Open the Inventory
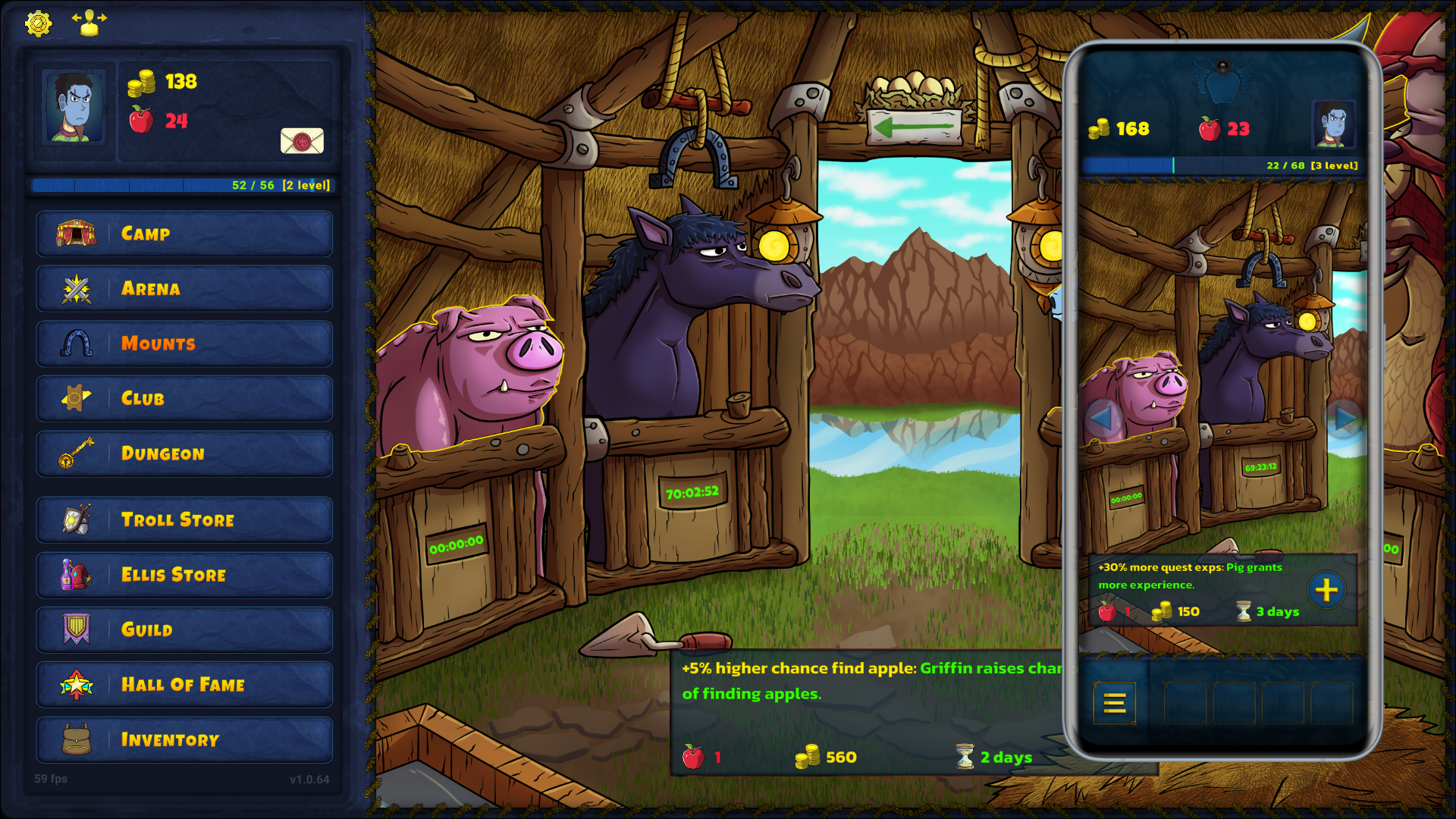The width and height of the screenshot is (1456, 819). click(x=184, y=740)
